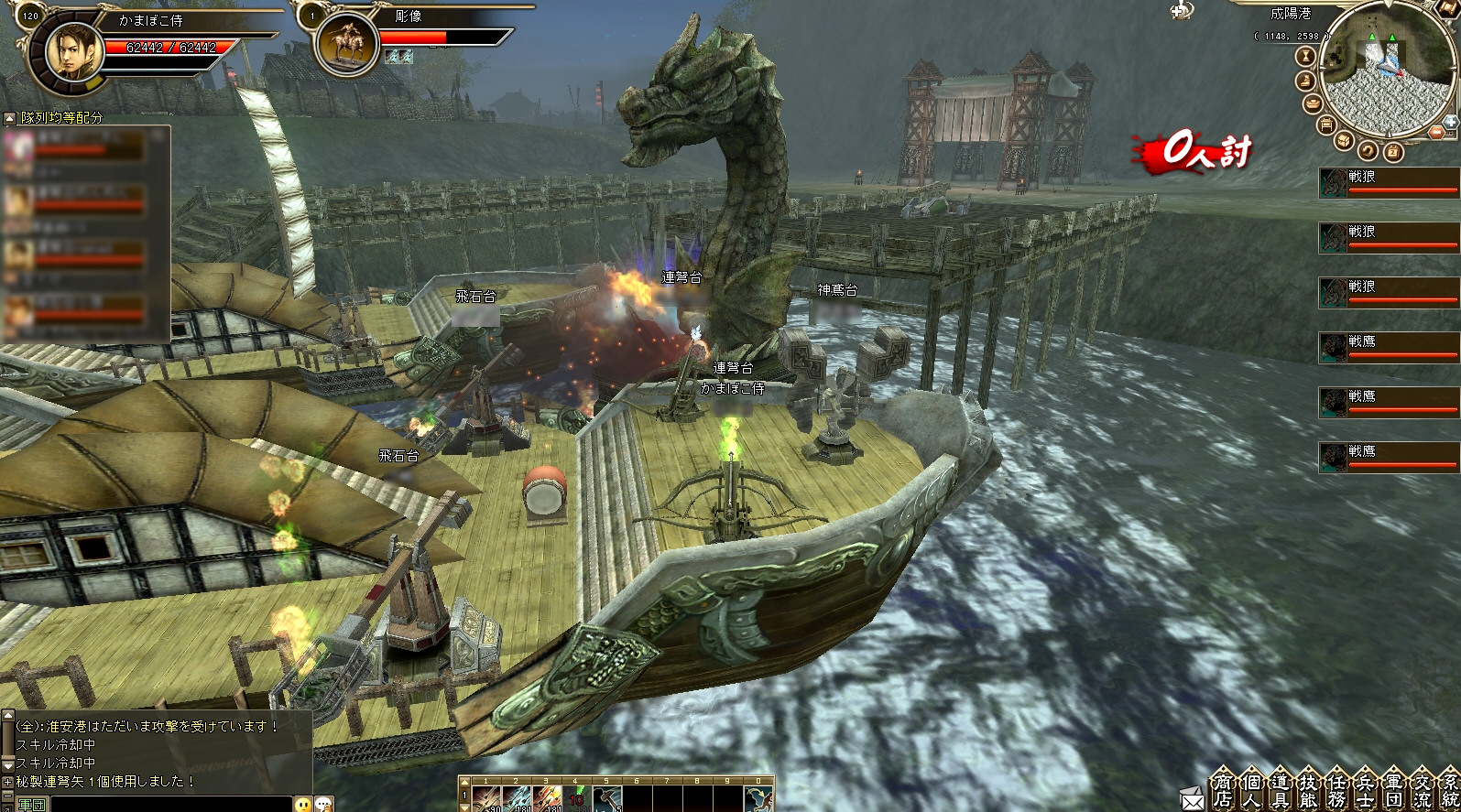Screen dimensions: 1461x812
Task: Open the 技能 skills menu
Action: (x=1308, y=790)
